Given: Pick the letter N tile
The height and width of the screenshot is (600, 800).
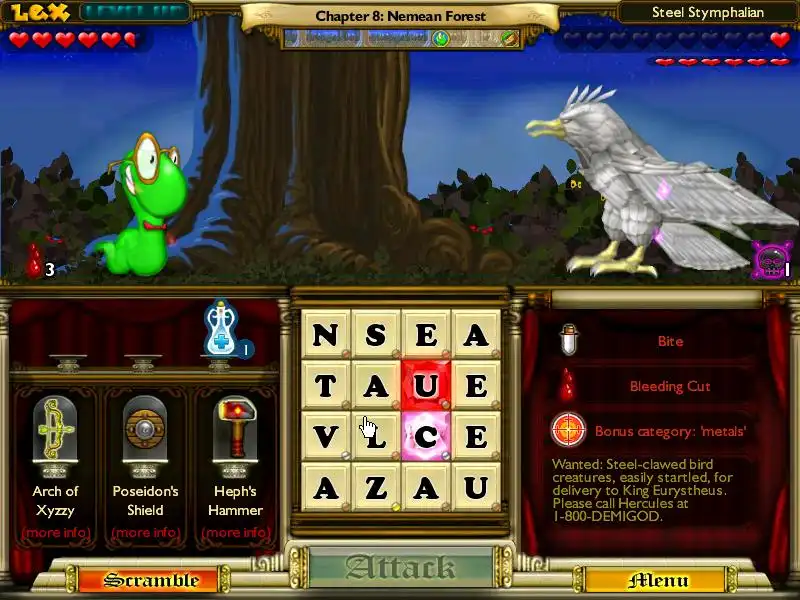Looking at the screenshot, I should (x=326, y=334).
